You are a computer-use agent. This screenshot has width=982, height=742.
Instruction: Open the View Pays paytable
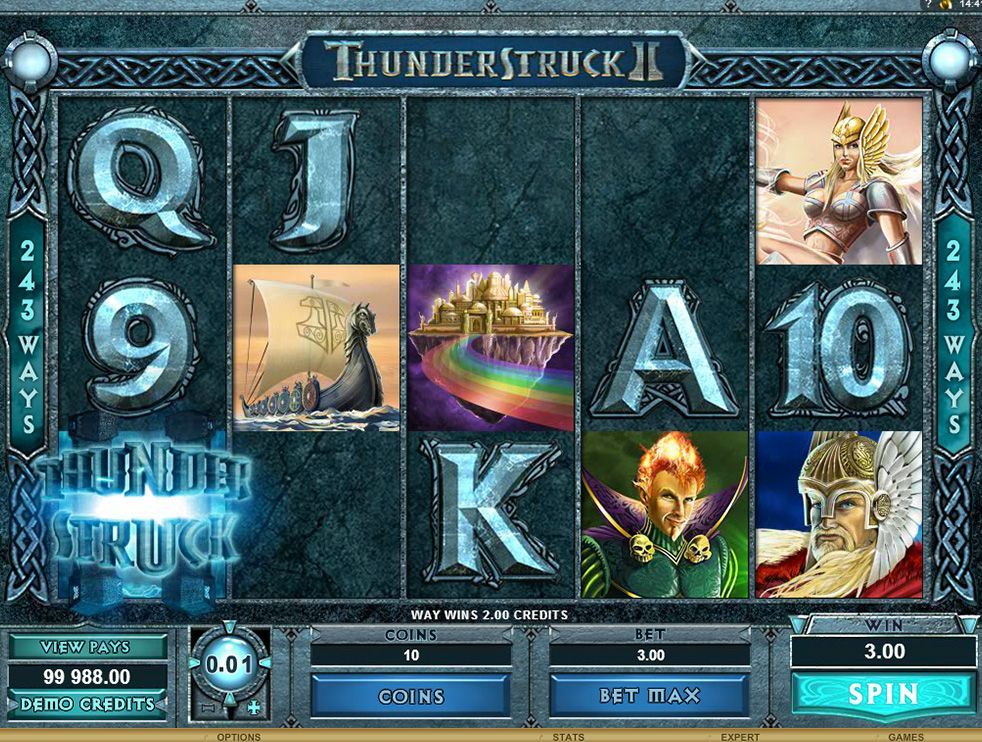point(88,648)
